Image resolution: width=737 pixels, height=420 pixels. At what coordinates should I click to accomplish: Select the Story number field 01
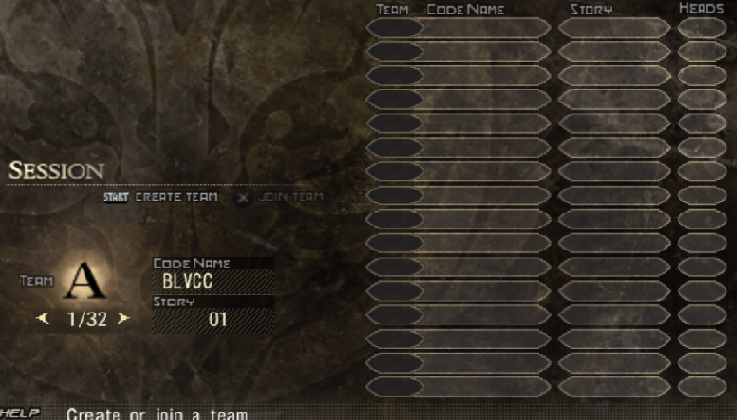(213, 320)
